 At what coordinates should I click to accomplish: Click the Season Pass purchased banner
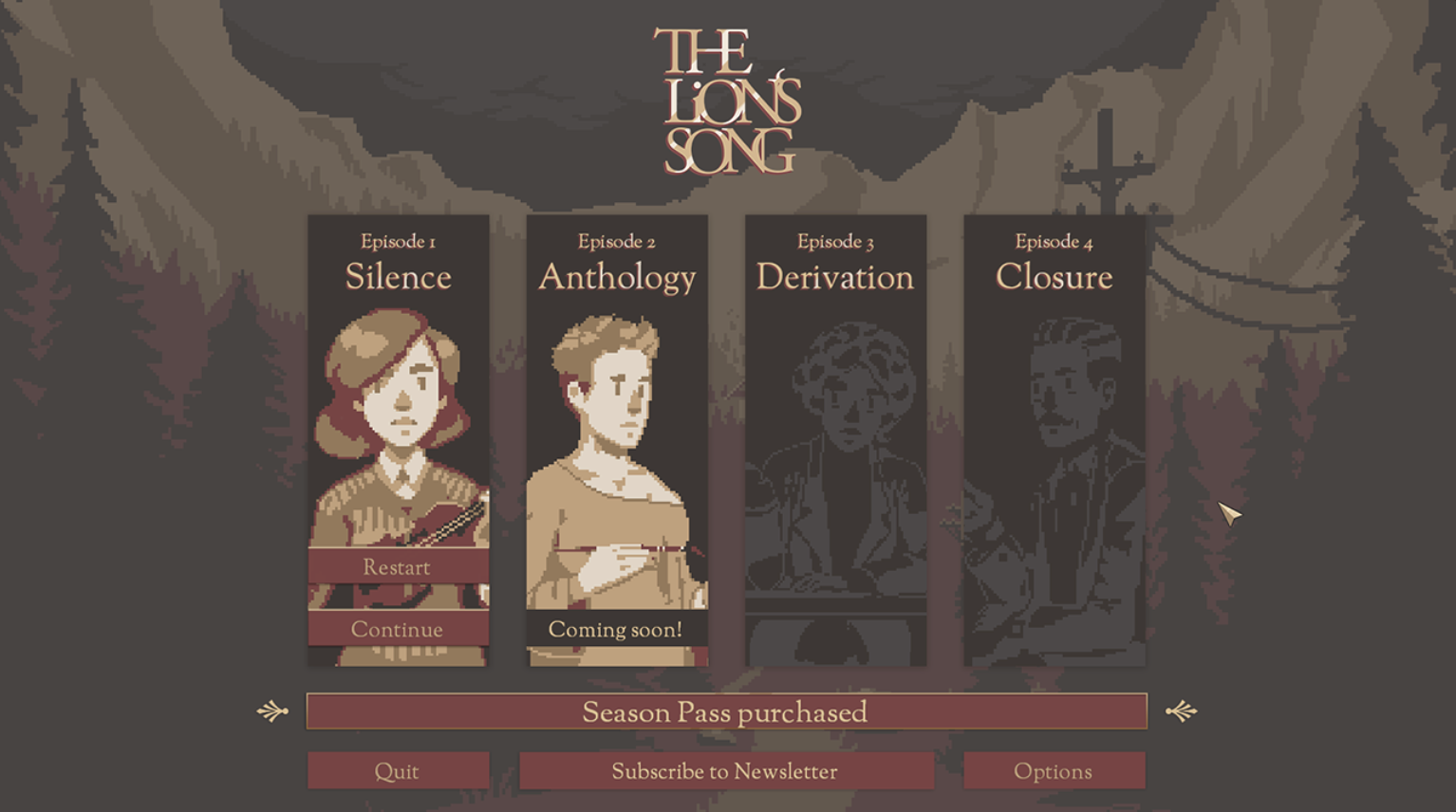pos(726,712)
